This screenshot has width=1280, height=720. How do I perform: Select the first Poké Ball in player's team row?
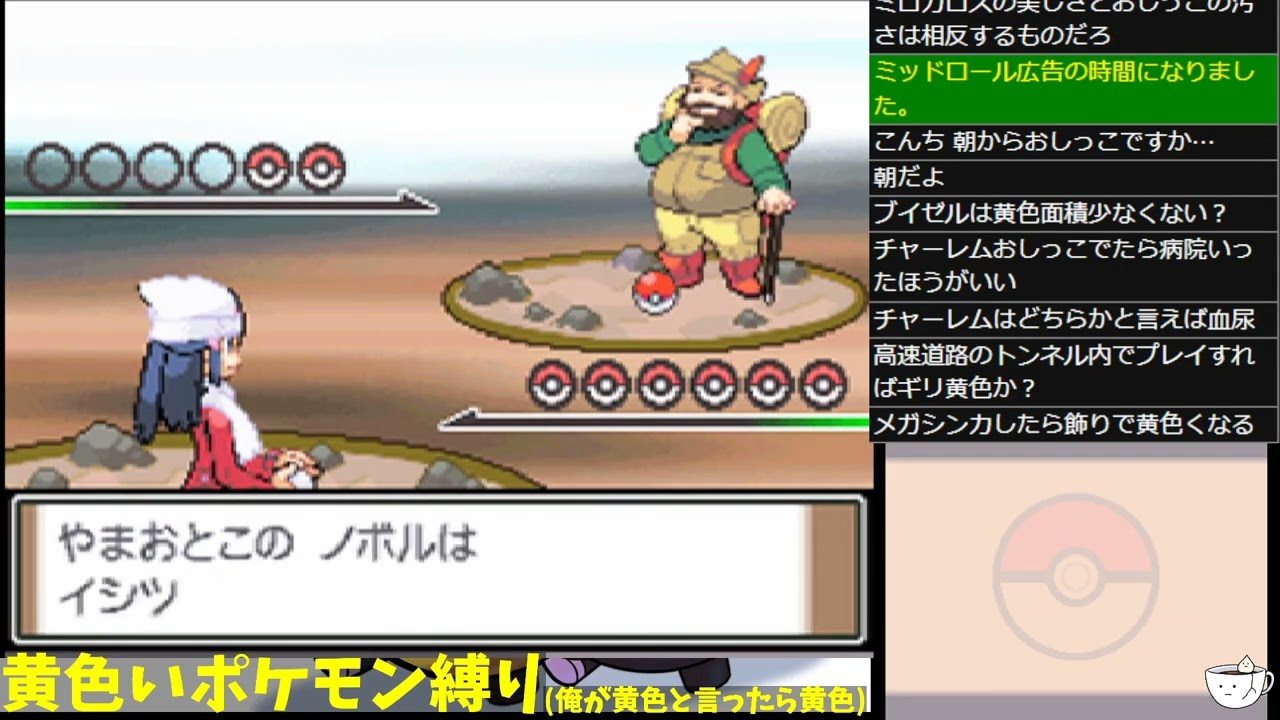pos(550,381)
